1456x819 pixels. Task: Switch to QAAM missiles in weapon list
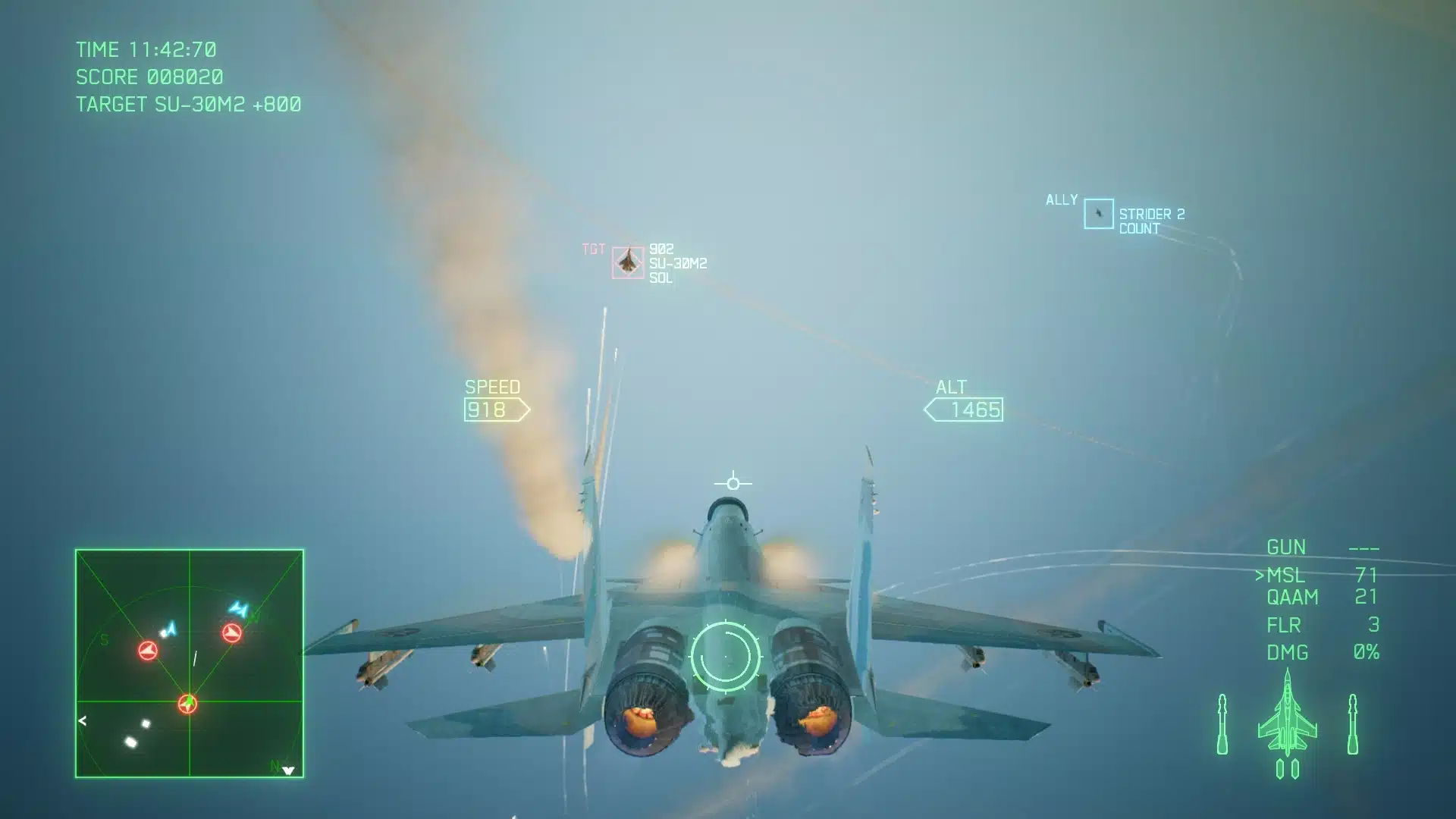point(1293,598)
